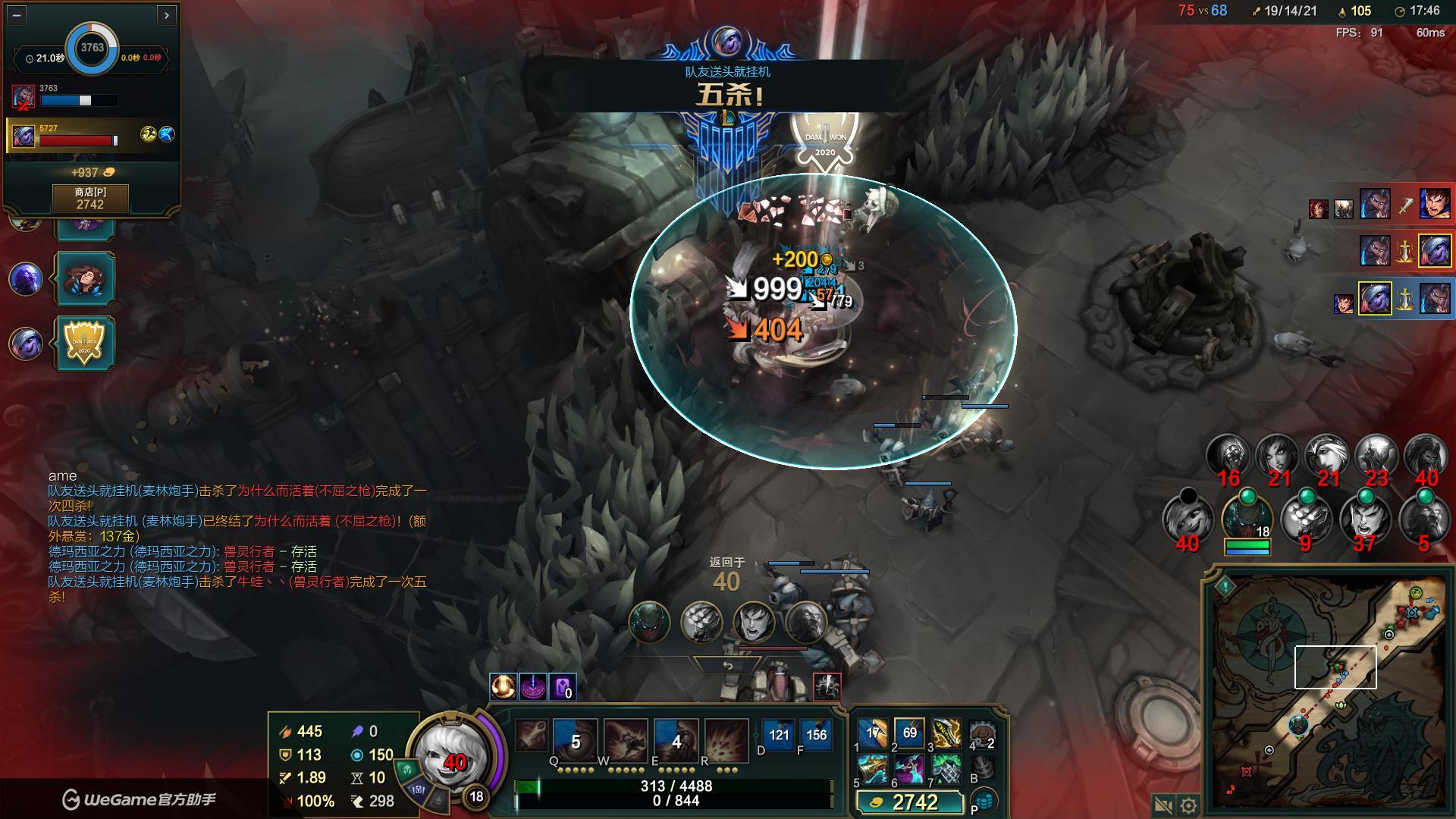Use the item in slot 3
The height and width of the screenshot is (819, 1456).
(946, 733)
